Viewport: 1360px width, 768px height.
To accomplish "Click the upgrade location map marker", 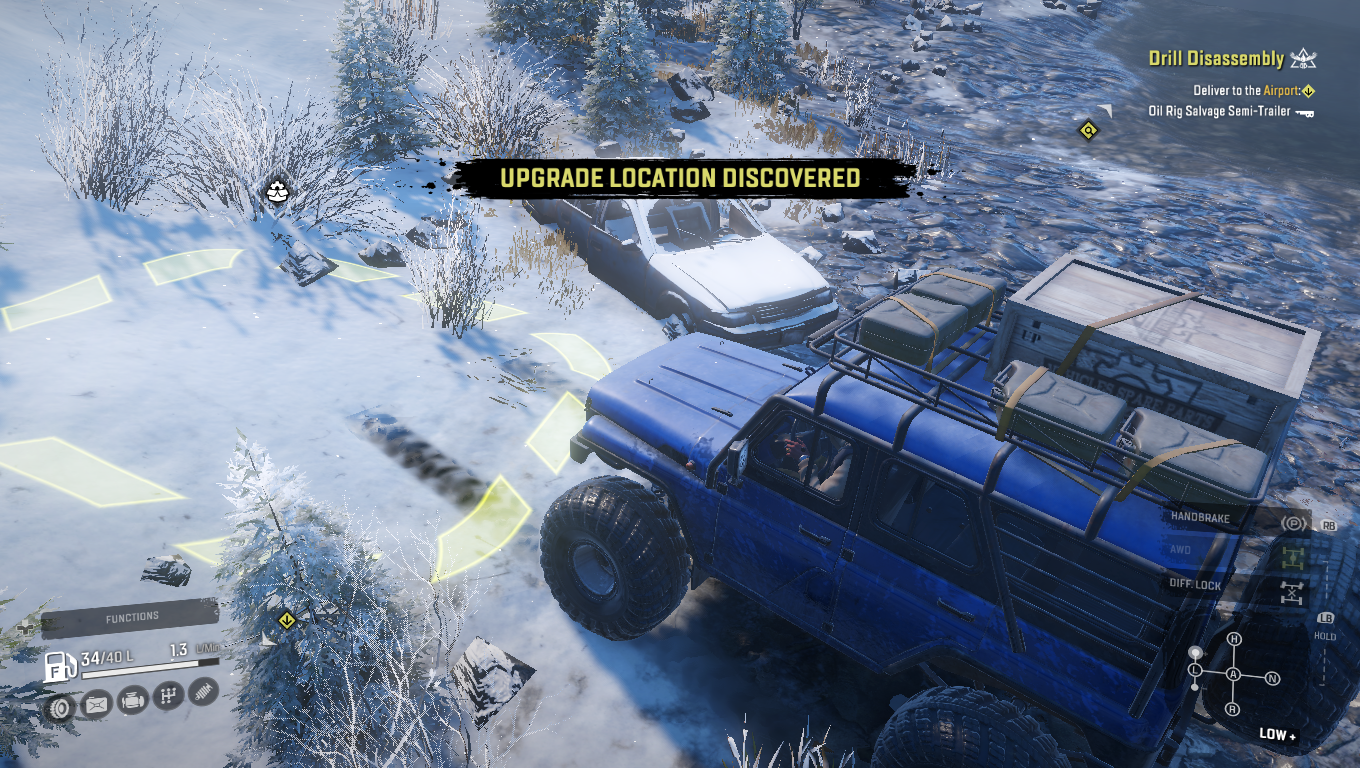I will coord(277,189).
